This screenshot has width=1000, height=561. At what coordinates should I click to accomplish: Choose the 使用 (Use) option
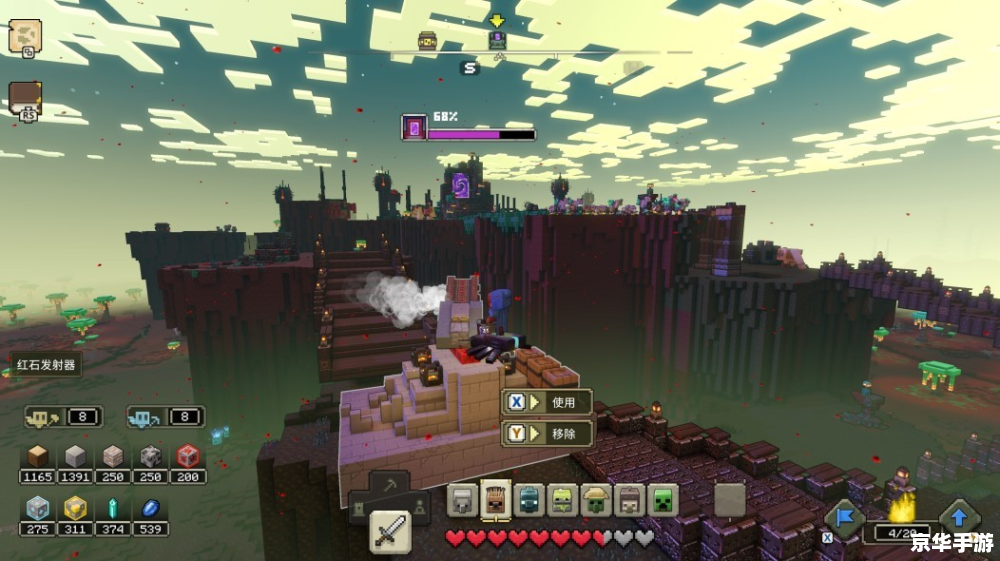coord(547,402)
